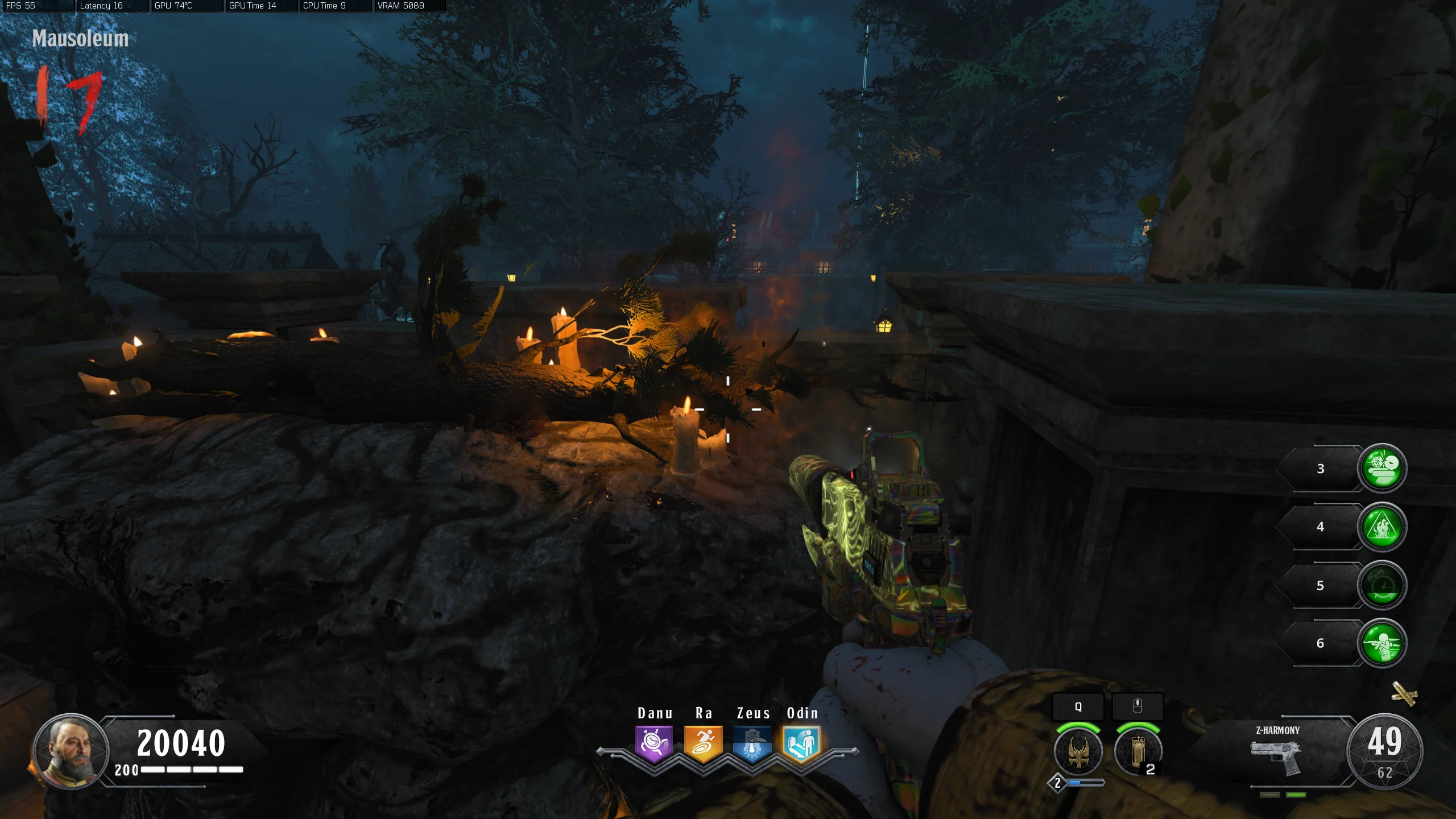Click the Z-Harmony weapon icon

[x=1276, y=755]
